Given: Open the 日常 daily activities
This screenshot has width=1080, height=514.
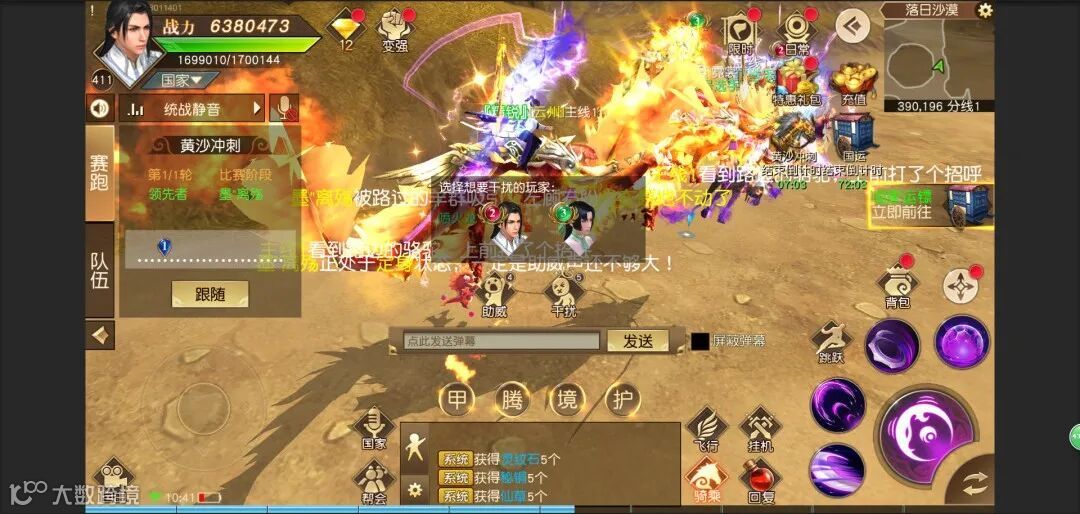Looking at the screenshot, I should (x=797, y=32).
